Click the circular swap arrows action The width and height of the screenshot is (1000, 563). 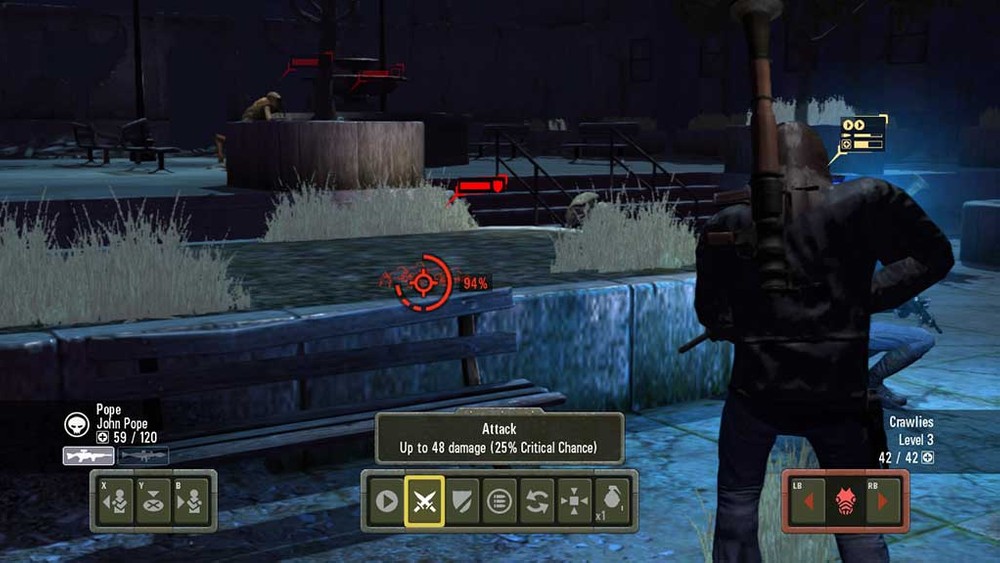tap(537, 501)
